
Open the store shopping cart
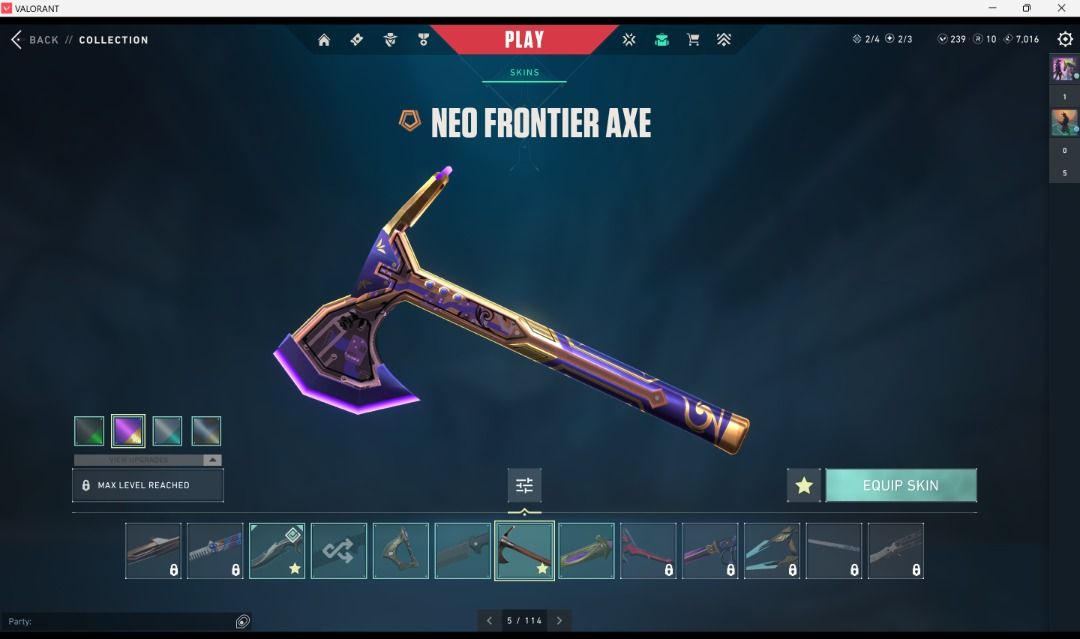[x=692, y=40]
